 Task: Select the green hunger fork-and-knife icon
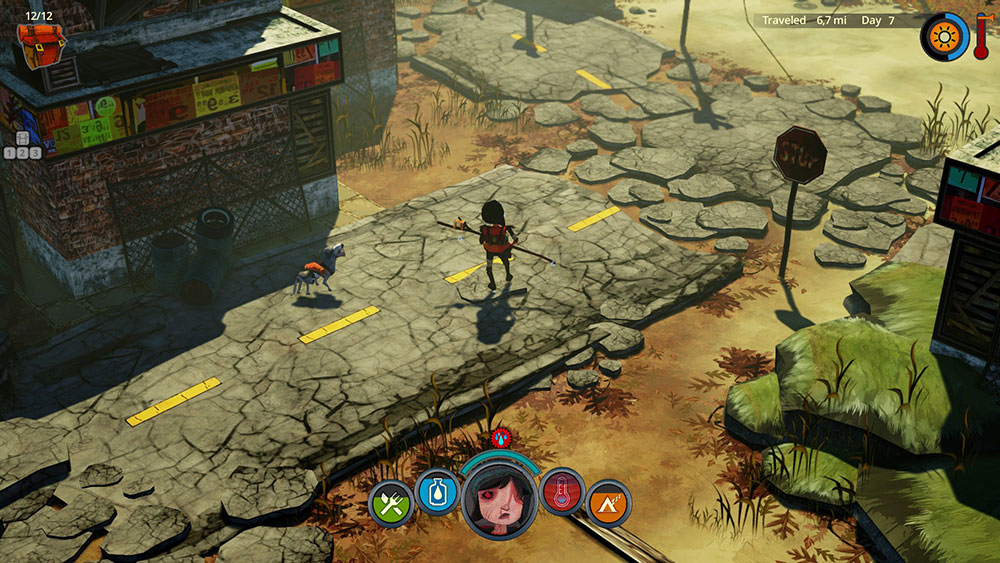pyautogui.click(x=390, y=502)
